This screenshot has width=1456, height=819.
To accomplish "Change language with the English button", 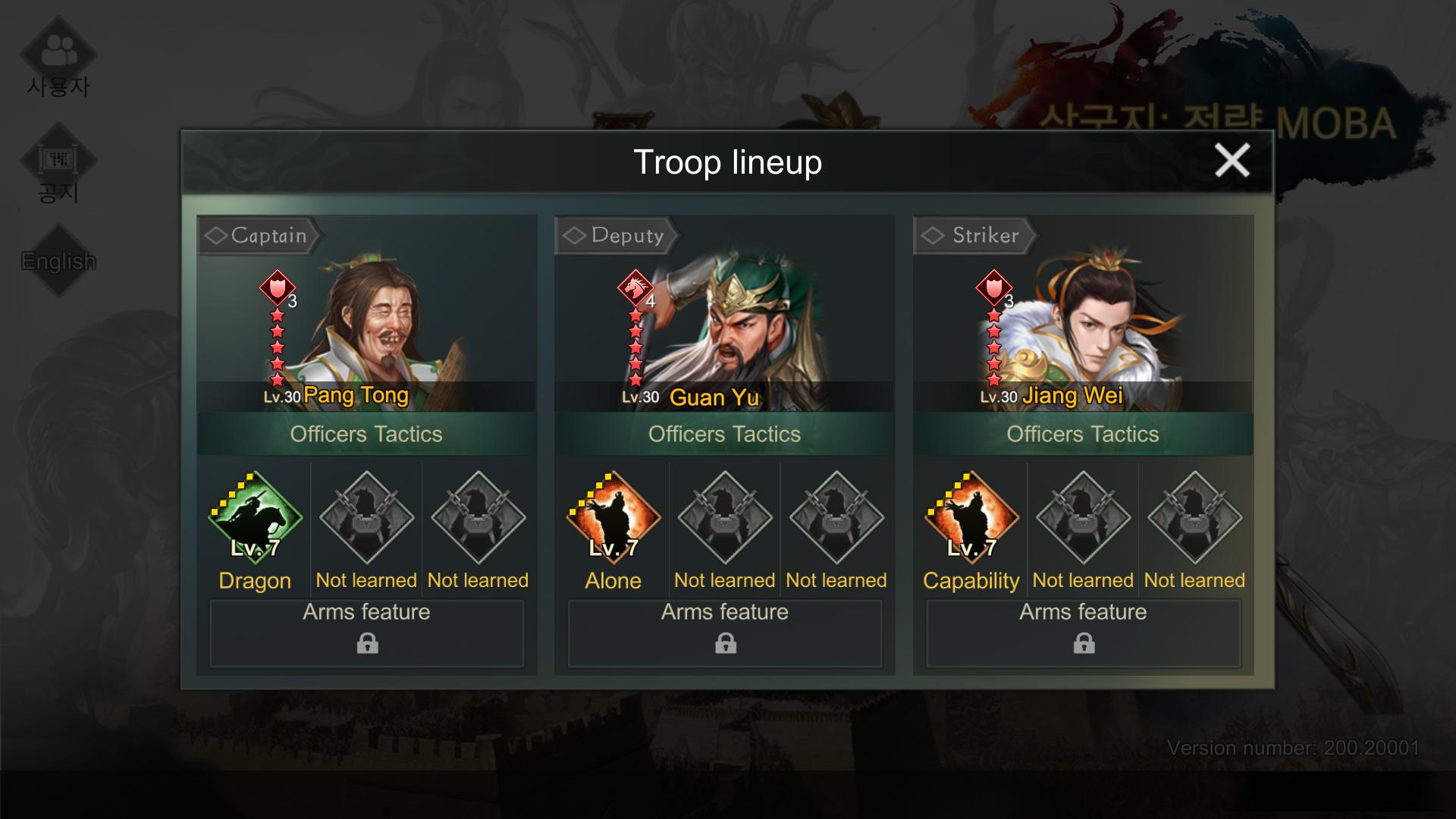I will [58, 261].
